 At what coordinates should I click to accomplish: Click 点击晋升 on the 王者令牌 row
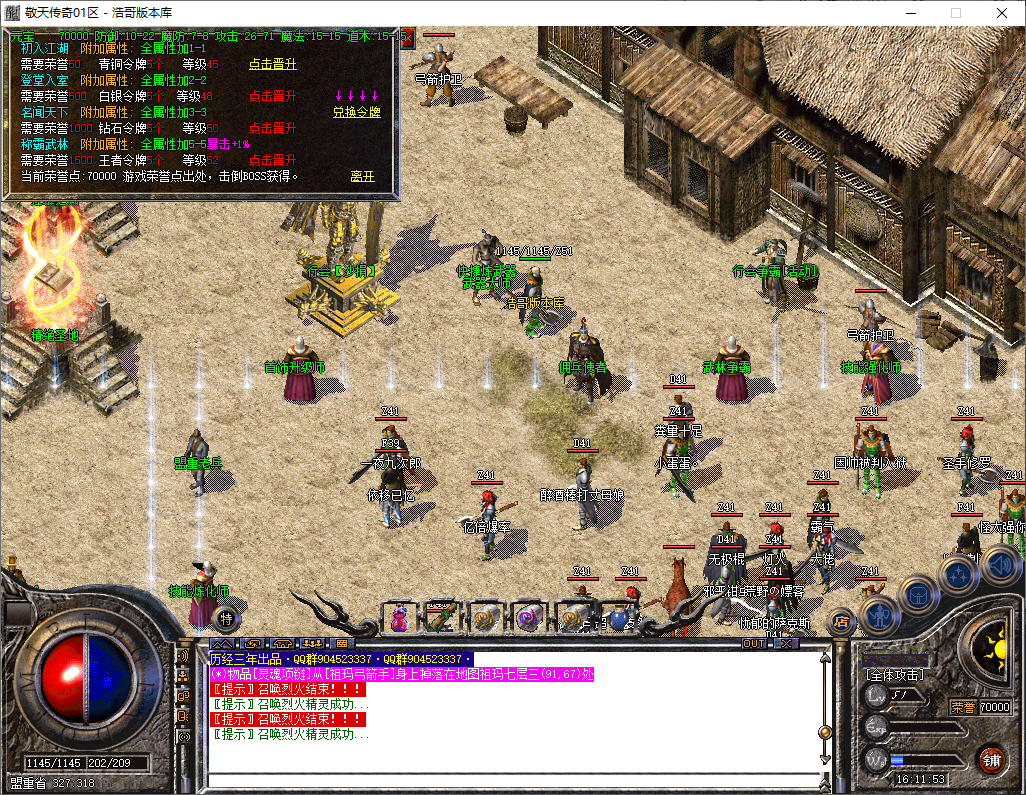[x=272, y=160]
